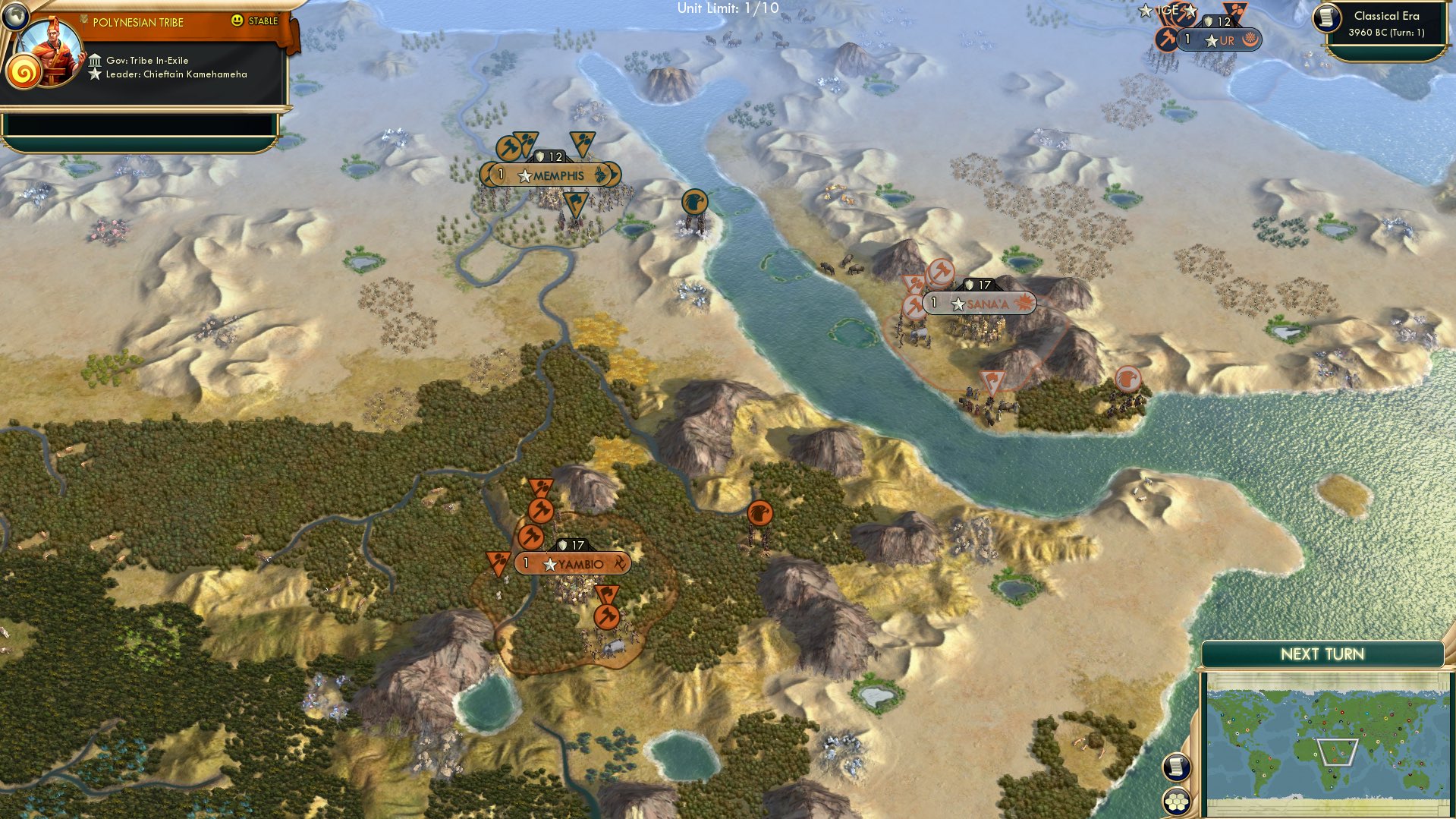Click the leader star icon in the tribe panel

(x=96, y=74)
